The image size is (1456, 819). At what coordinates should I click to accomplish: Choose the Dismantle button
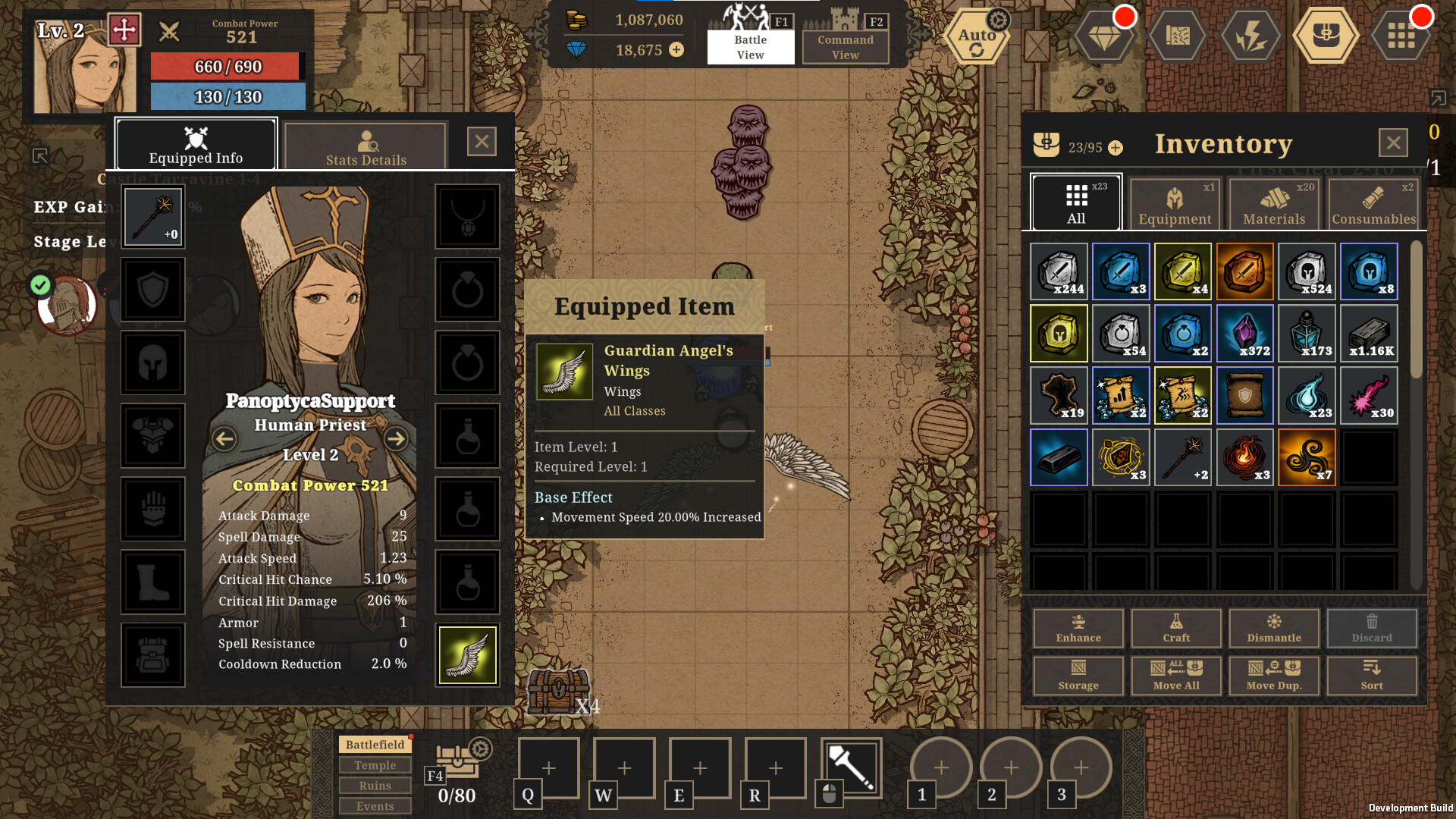1274,629
